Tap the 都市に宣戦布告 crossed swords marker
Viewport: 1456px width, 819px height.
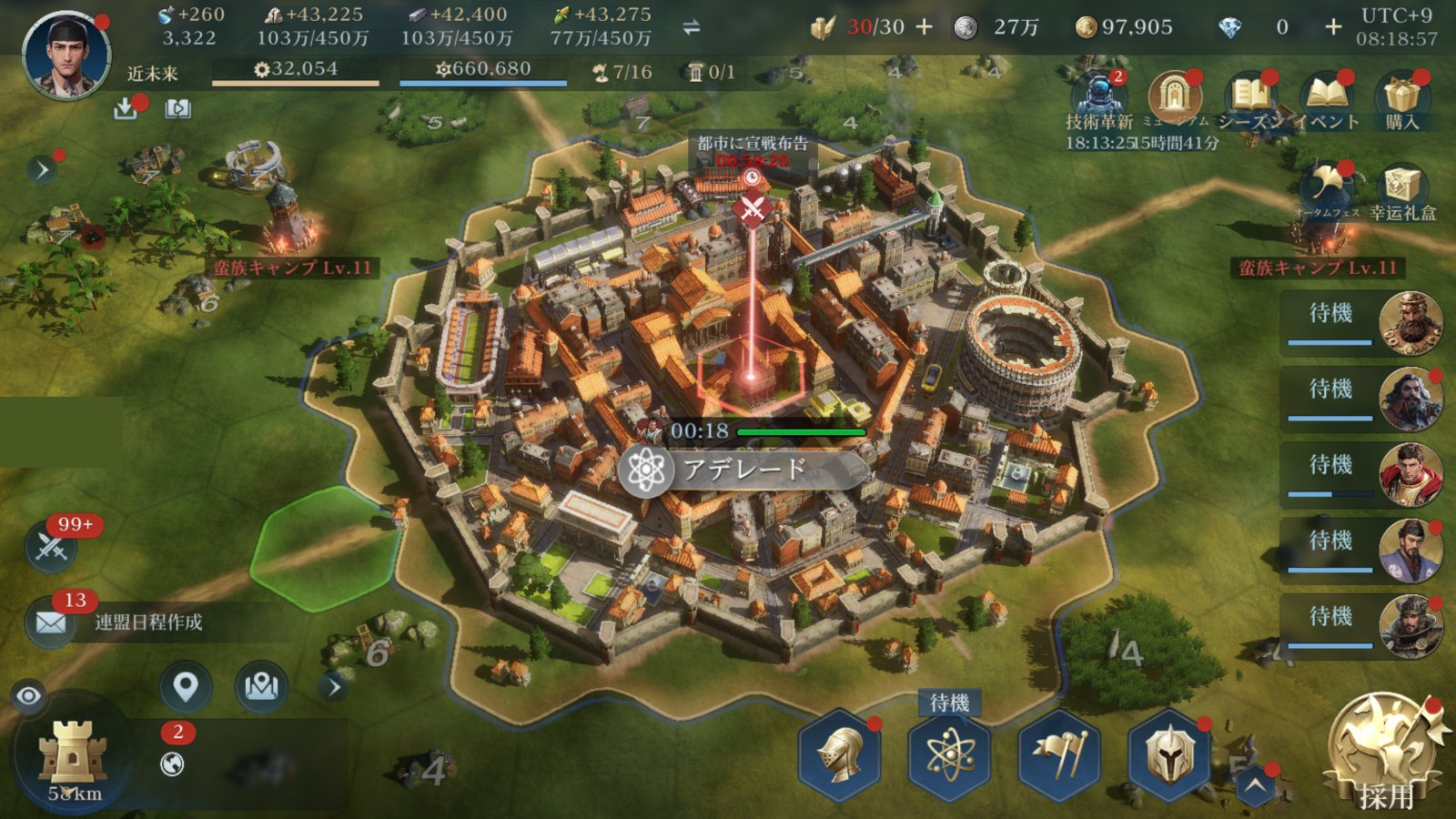tap(752, 209)
